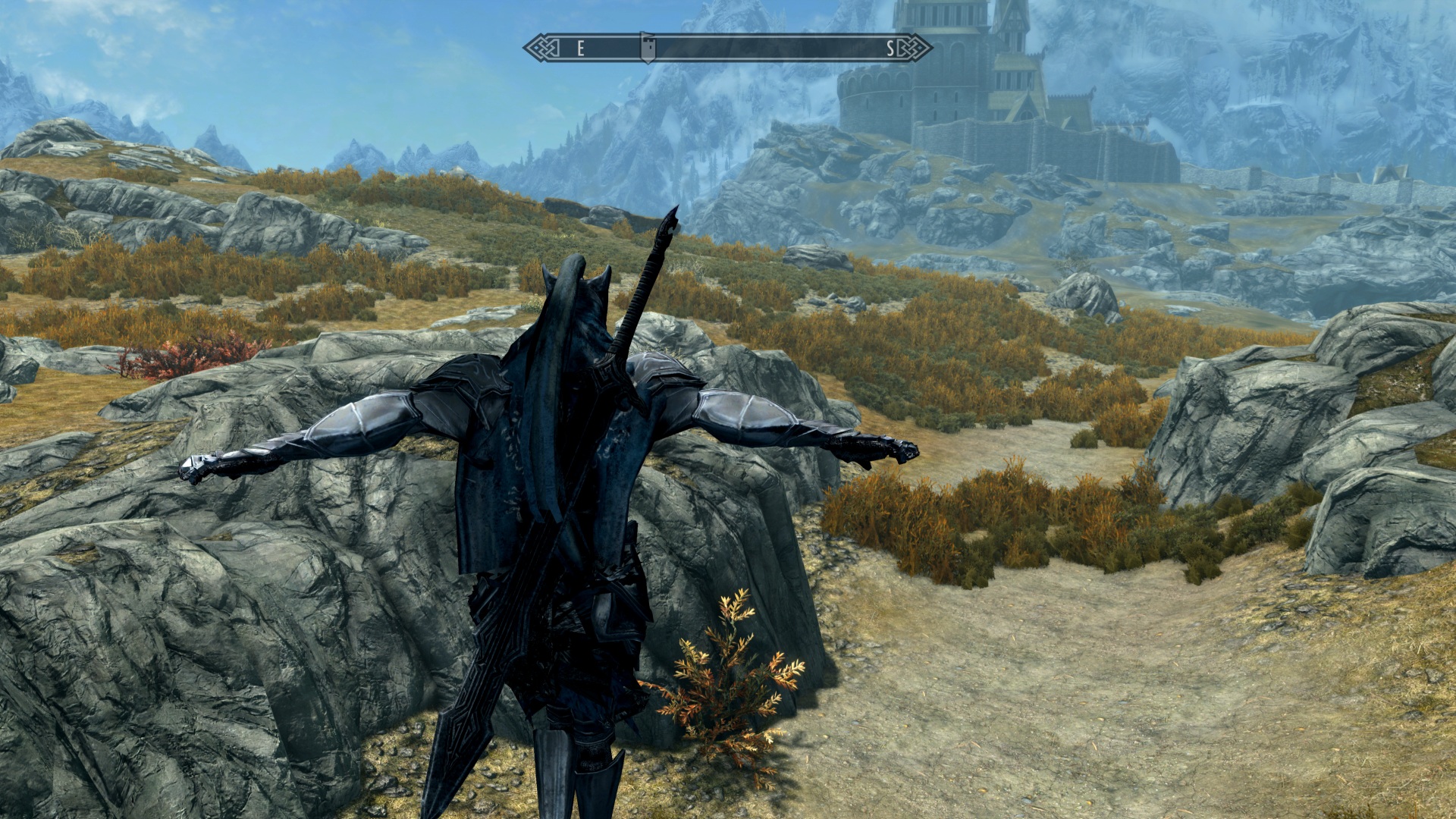Select the East letter on the compass bar

tap(581, 49)
